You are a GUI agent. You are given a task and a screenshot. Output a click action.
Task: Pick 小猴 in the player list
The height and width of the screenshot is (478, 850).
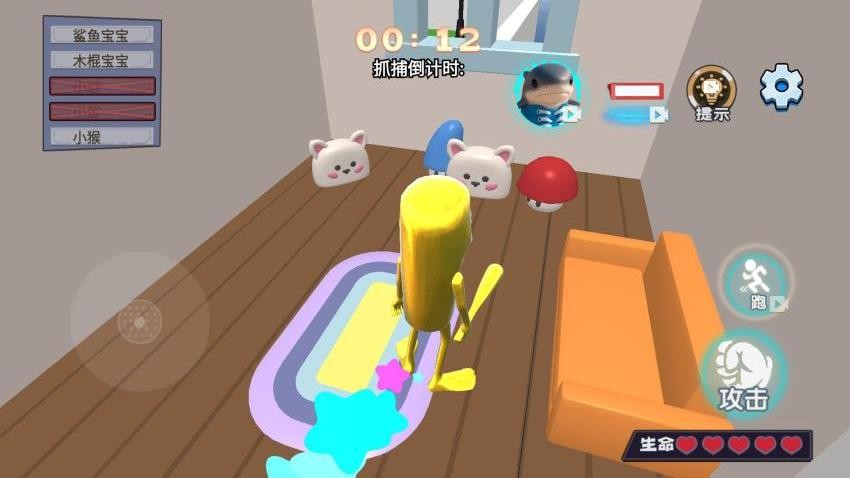[x=102, y=136]
